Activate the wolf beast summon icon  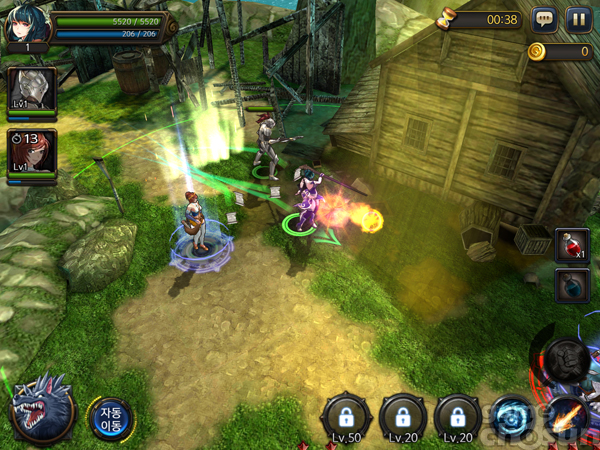pyautogui.click(x=40, y=407)
